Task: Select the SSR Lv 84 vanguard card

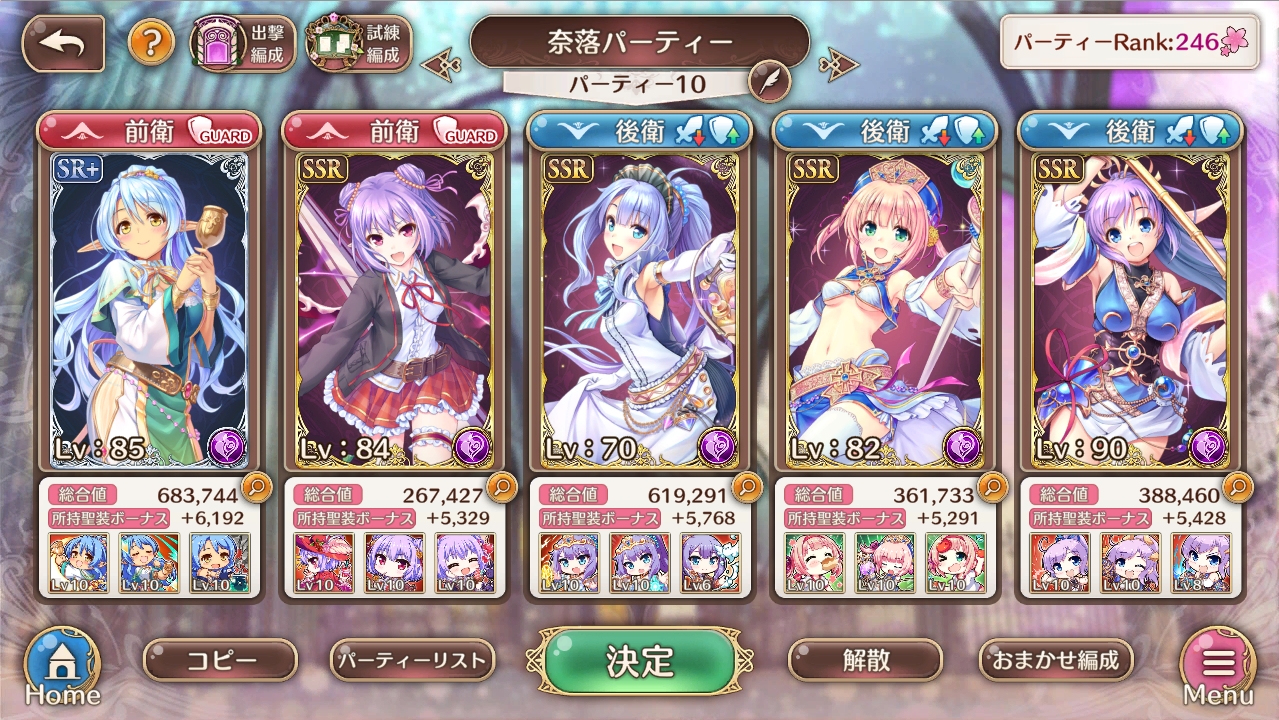Action: [394, 310]
